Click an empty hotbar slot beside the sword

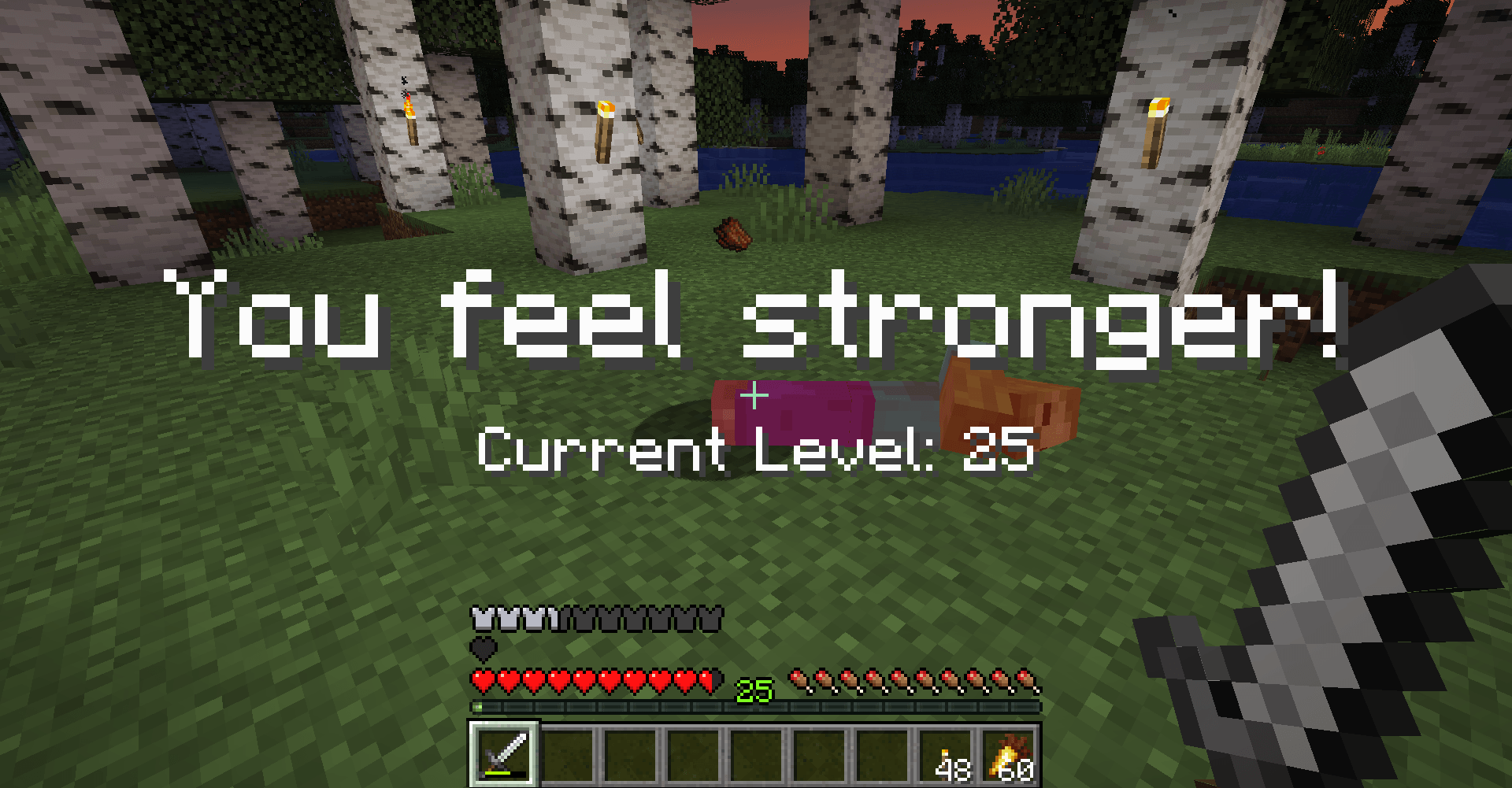[x=567, y=755]
